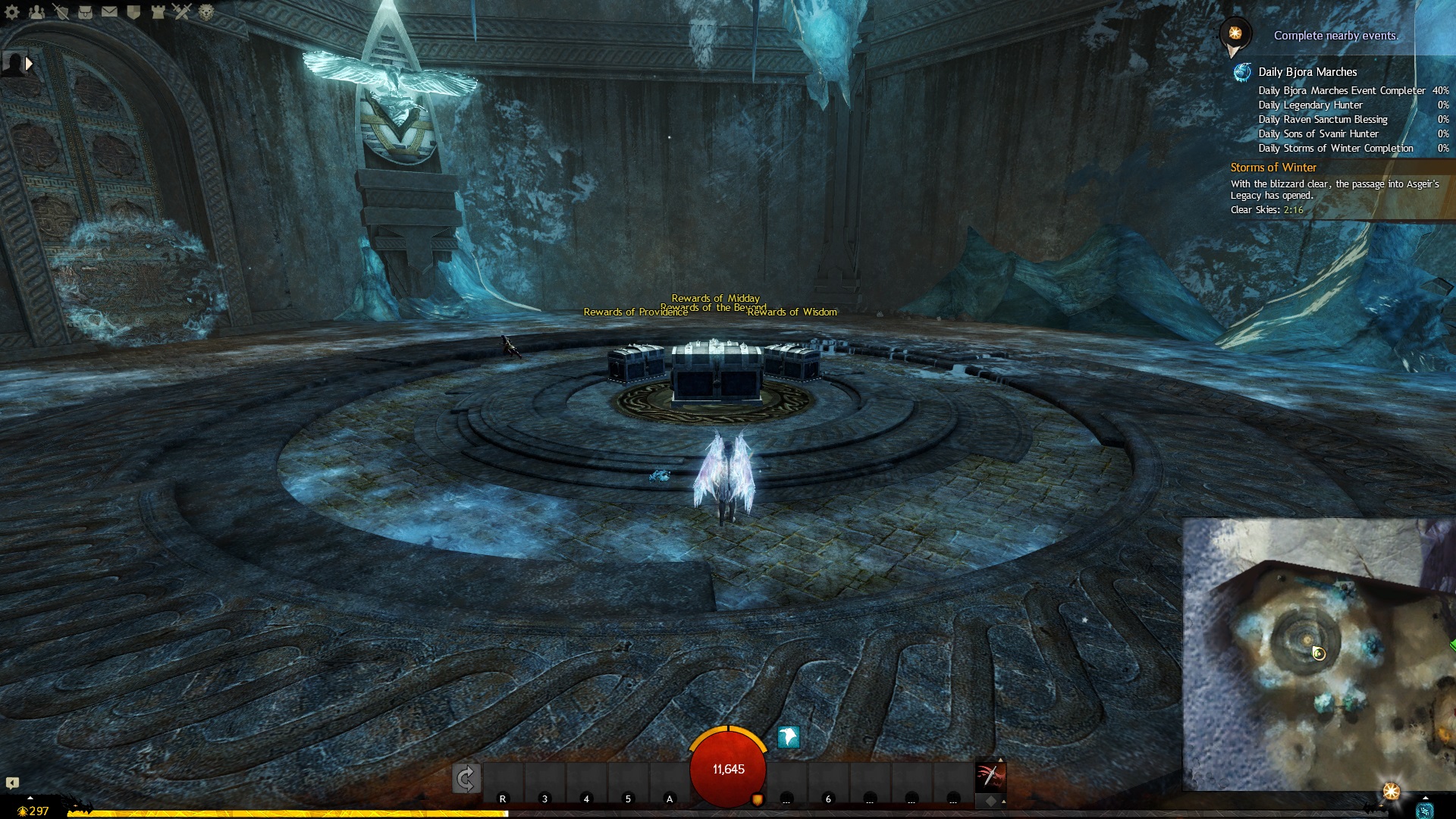This screenshot has height=819, width=1456.
Task: Click the weapon swap arrows button
Action: 466,779
